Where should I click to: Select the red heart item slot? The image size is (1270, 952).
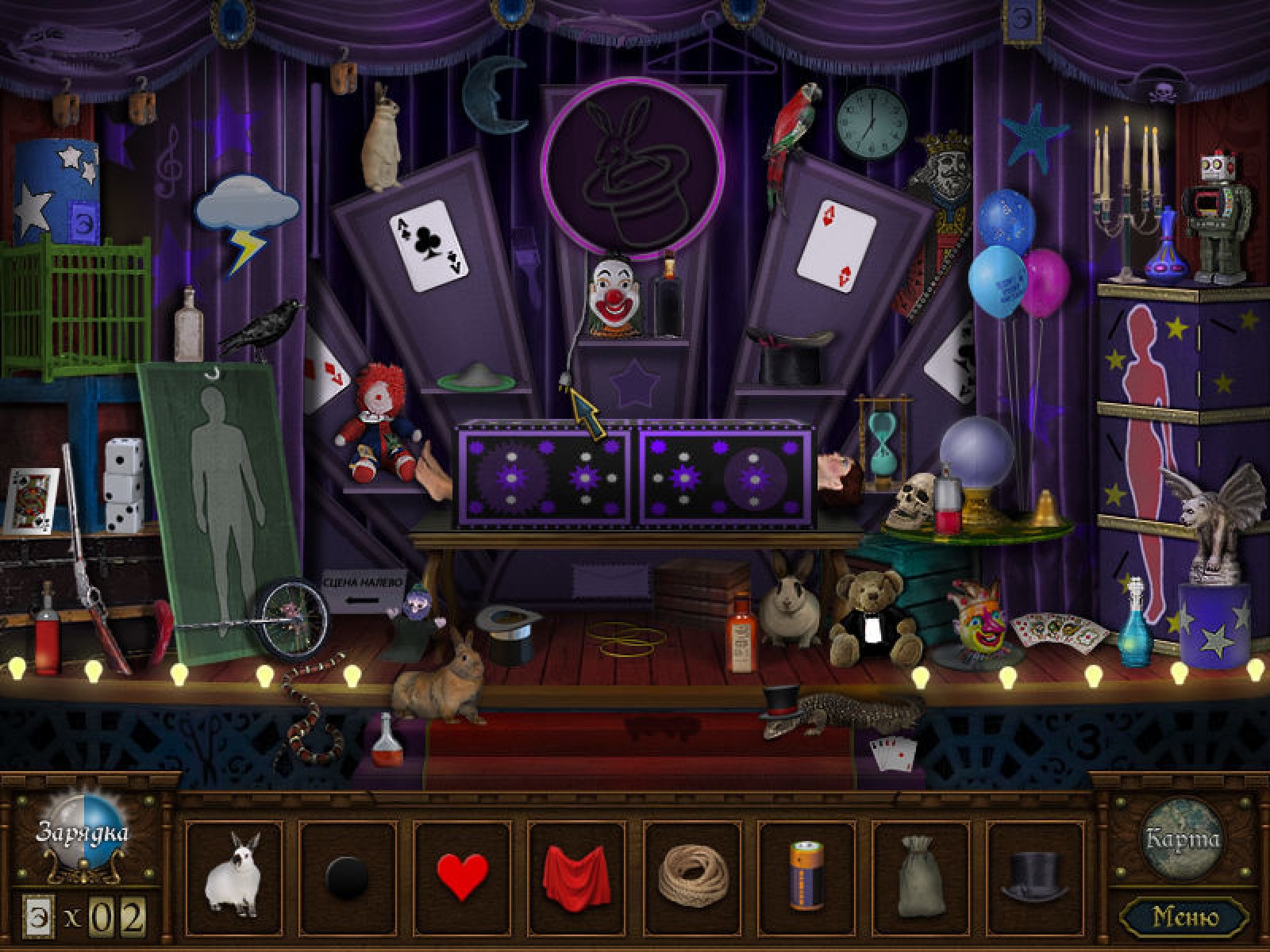tap(462, 876)
